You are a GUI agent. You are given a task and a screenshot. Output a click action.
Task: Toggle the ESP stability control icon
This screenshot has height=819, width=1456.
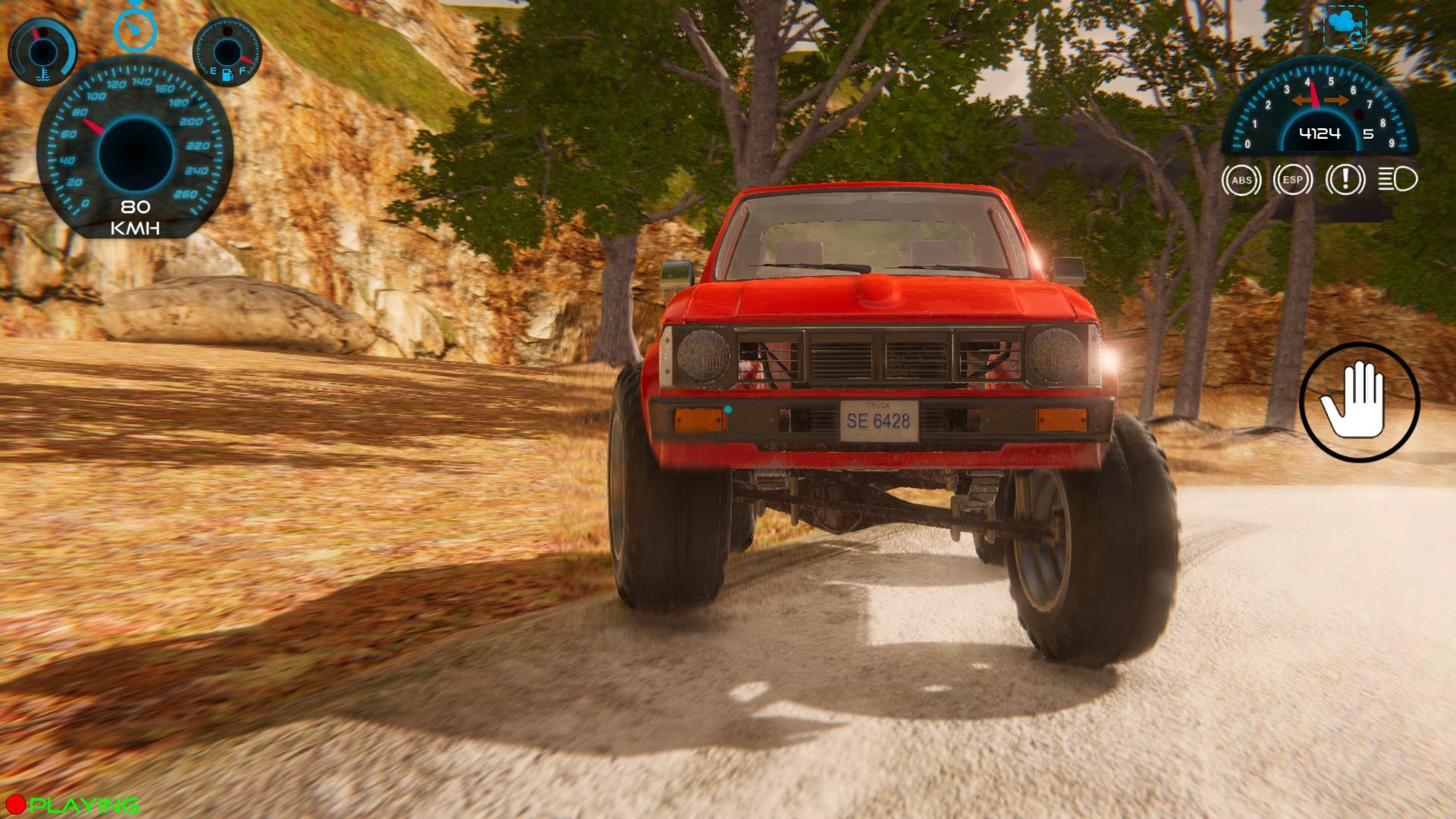point(1293,180)
